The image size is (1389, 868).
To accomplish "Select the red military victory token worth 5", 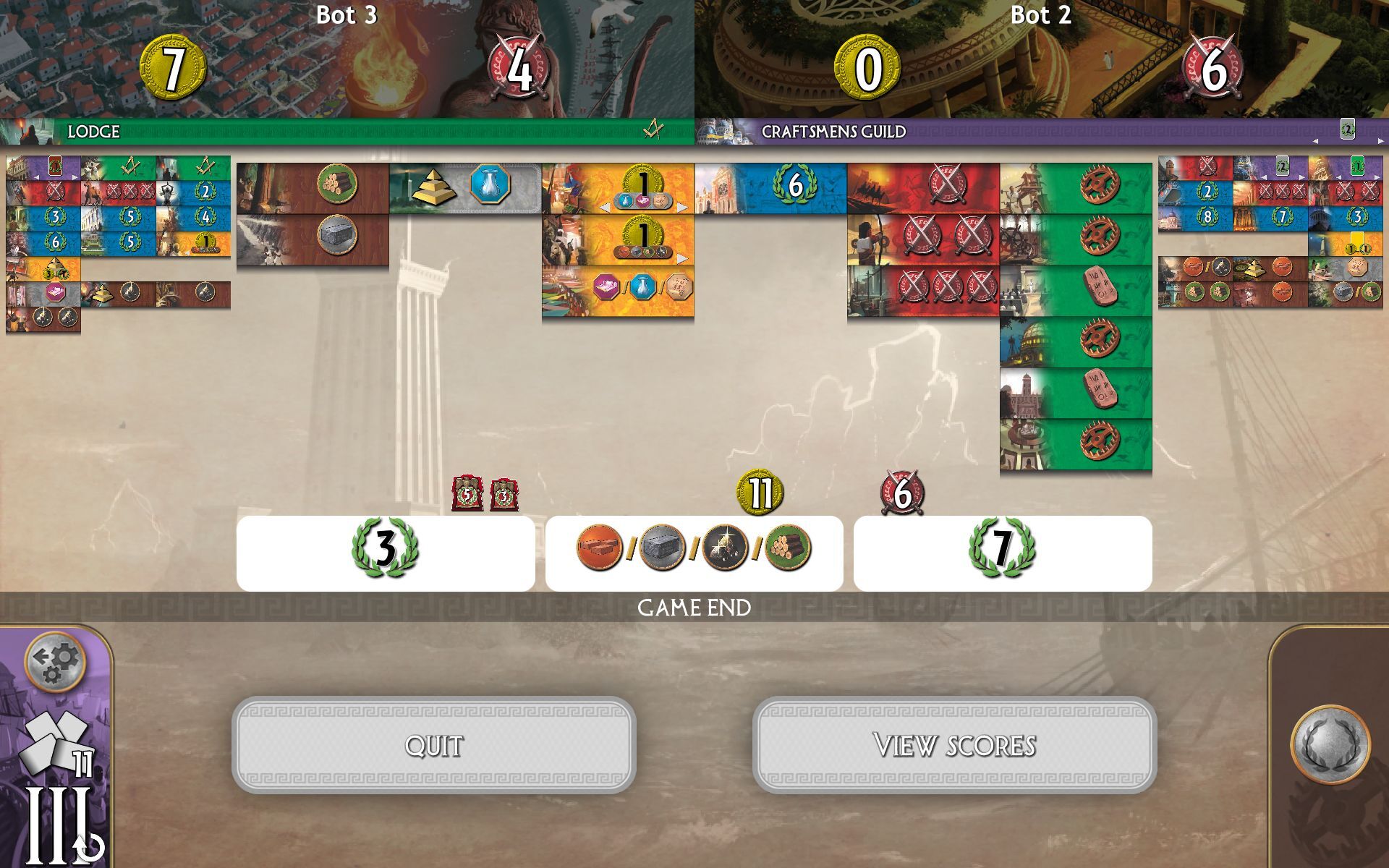I will pyautogui.click(x=467, y=495).
